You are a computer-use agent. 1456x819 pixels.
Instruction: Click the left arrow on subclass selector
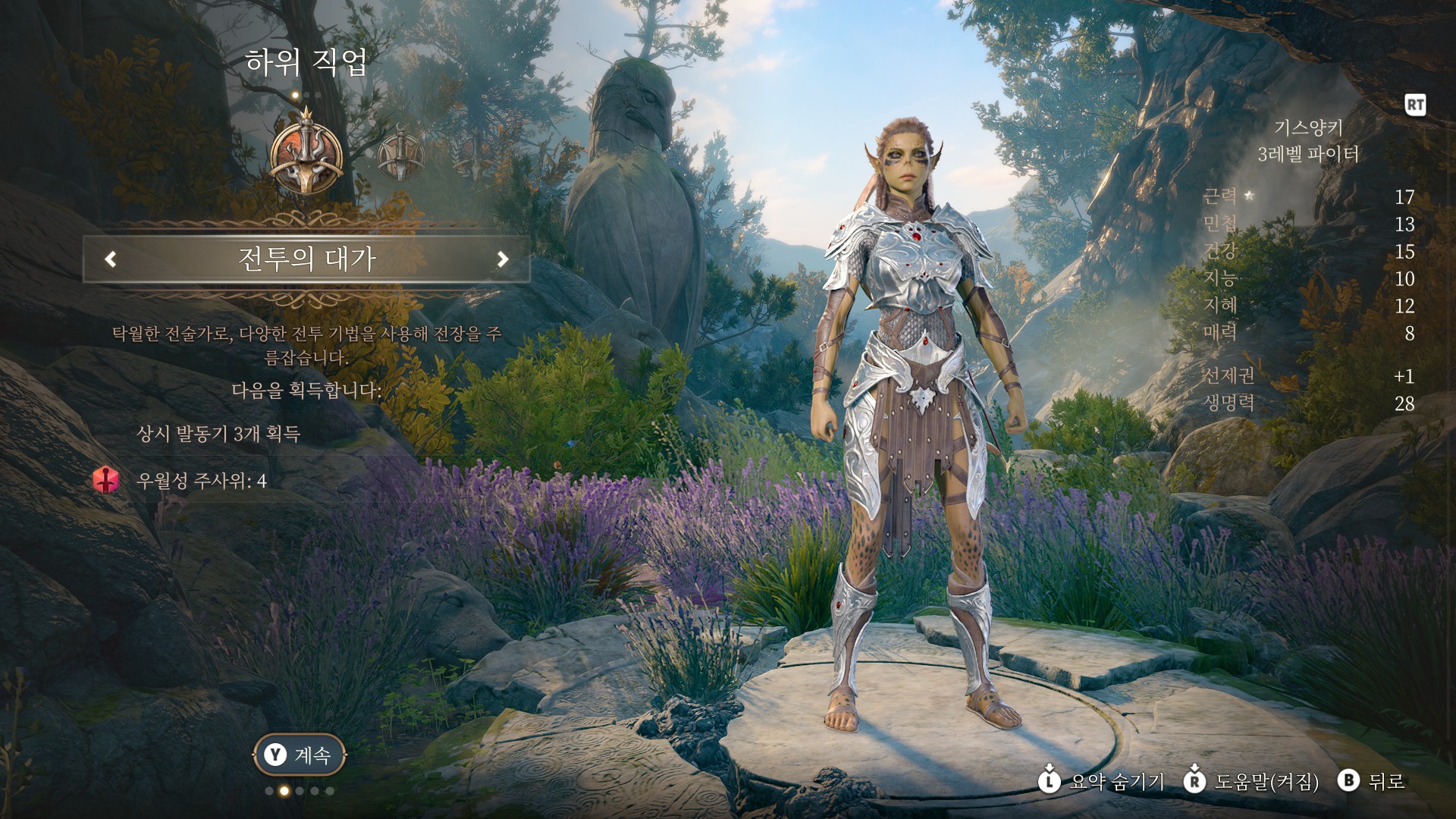click(x=111, y=259)
